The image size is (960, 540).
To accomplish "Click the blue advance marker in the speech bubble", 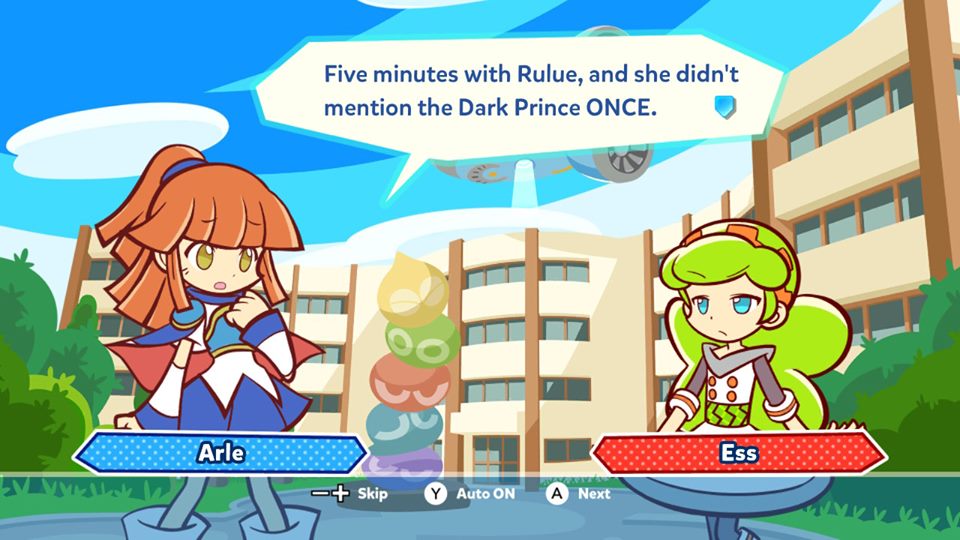I will click(725, 106).
